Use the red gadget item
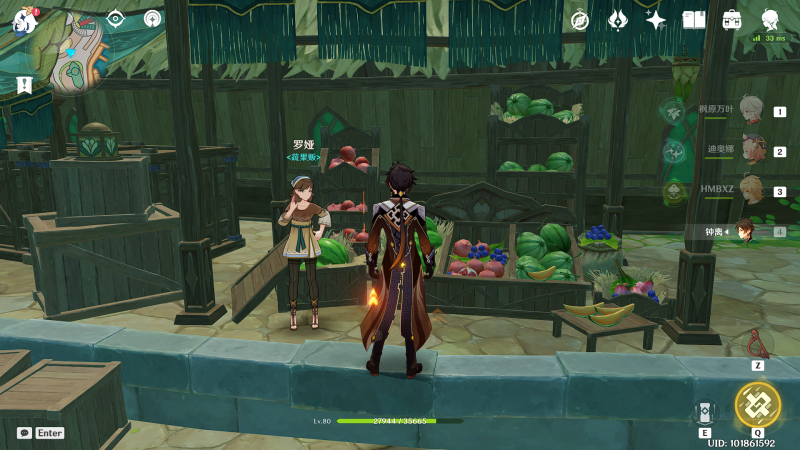 point(758,344)
